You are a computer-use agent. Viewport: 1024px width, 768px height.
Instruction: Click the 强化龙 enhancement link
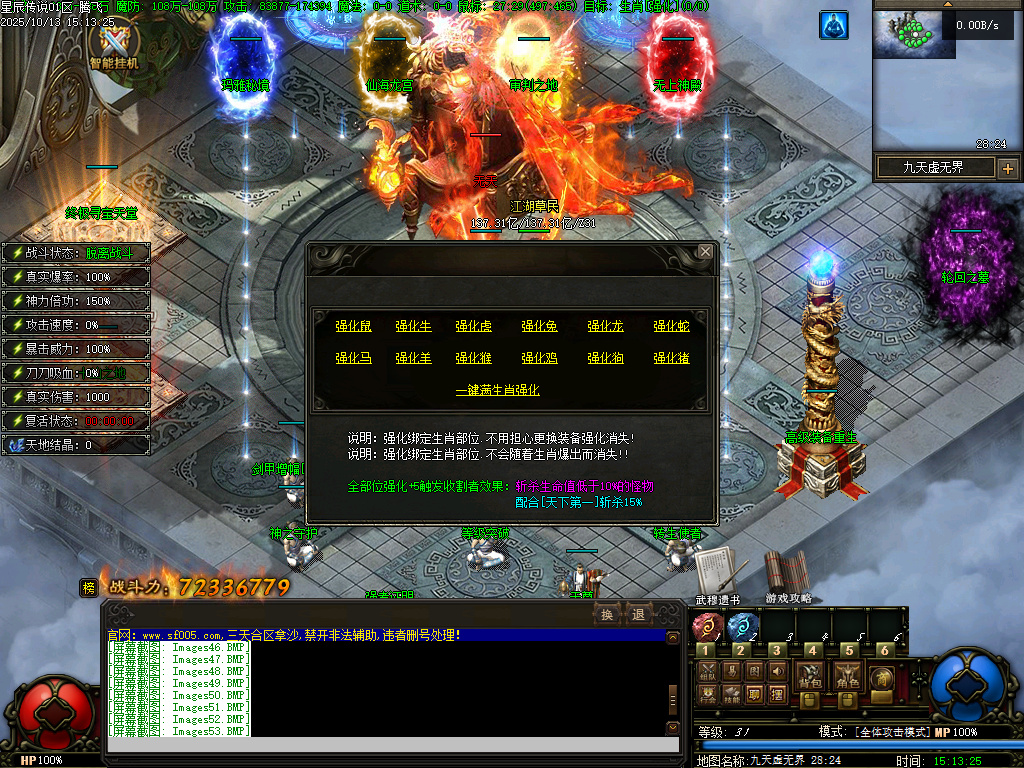(605, 326)
